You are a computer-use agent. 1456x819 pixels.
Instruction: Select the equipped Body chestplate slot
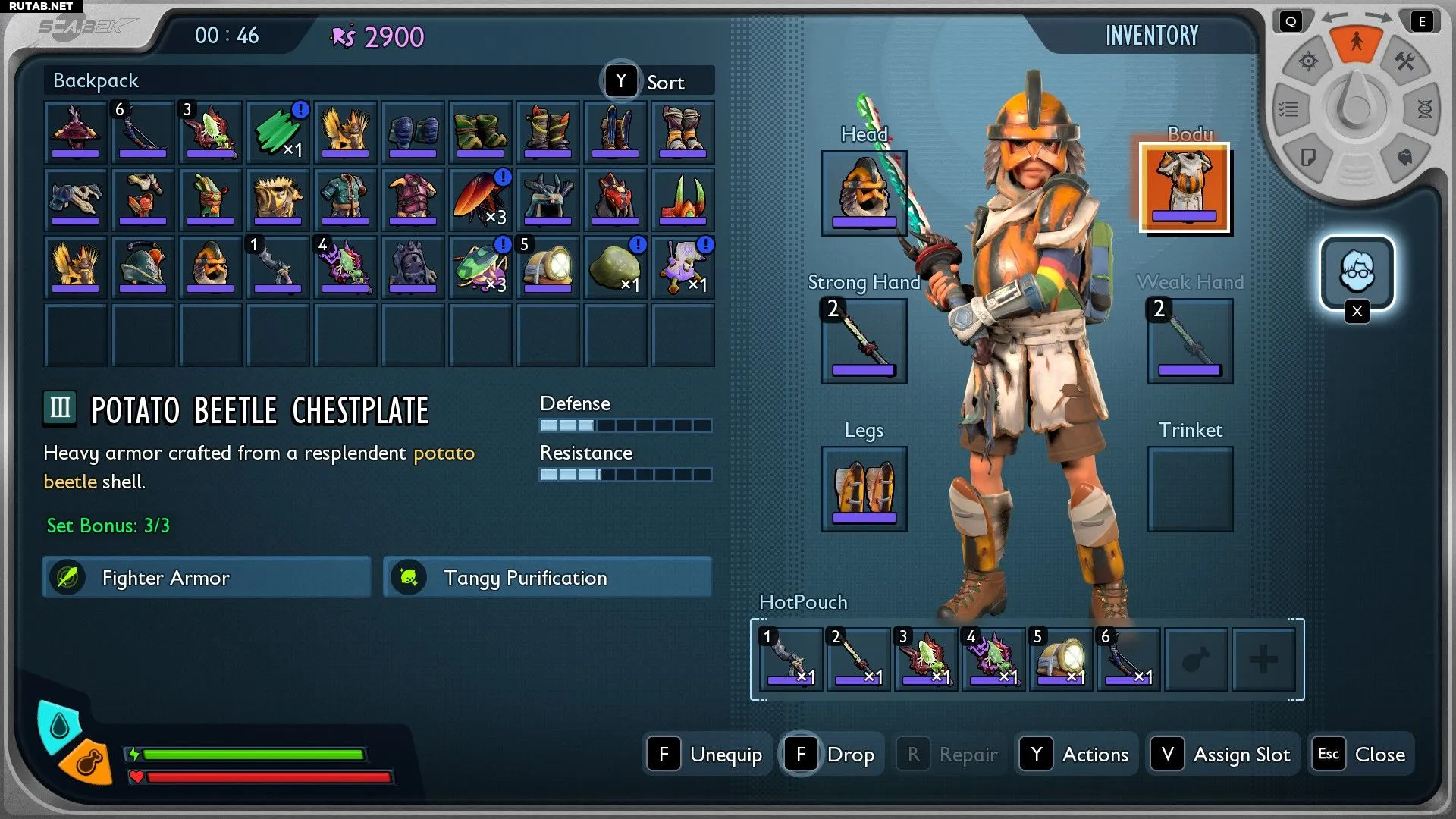tap(1184, 187)
